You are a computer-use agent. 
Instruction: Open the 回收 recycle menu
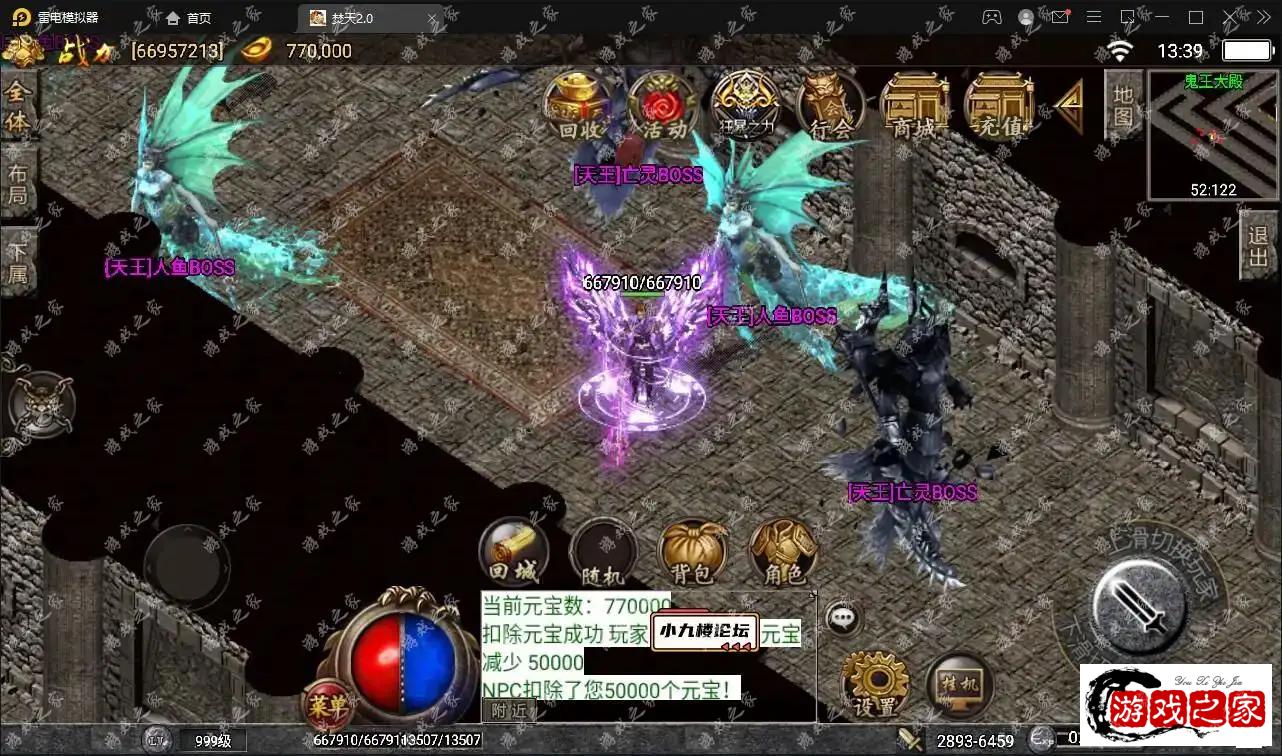coord(576,105)
